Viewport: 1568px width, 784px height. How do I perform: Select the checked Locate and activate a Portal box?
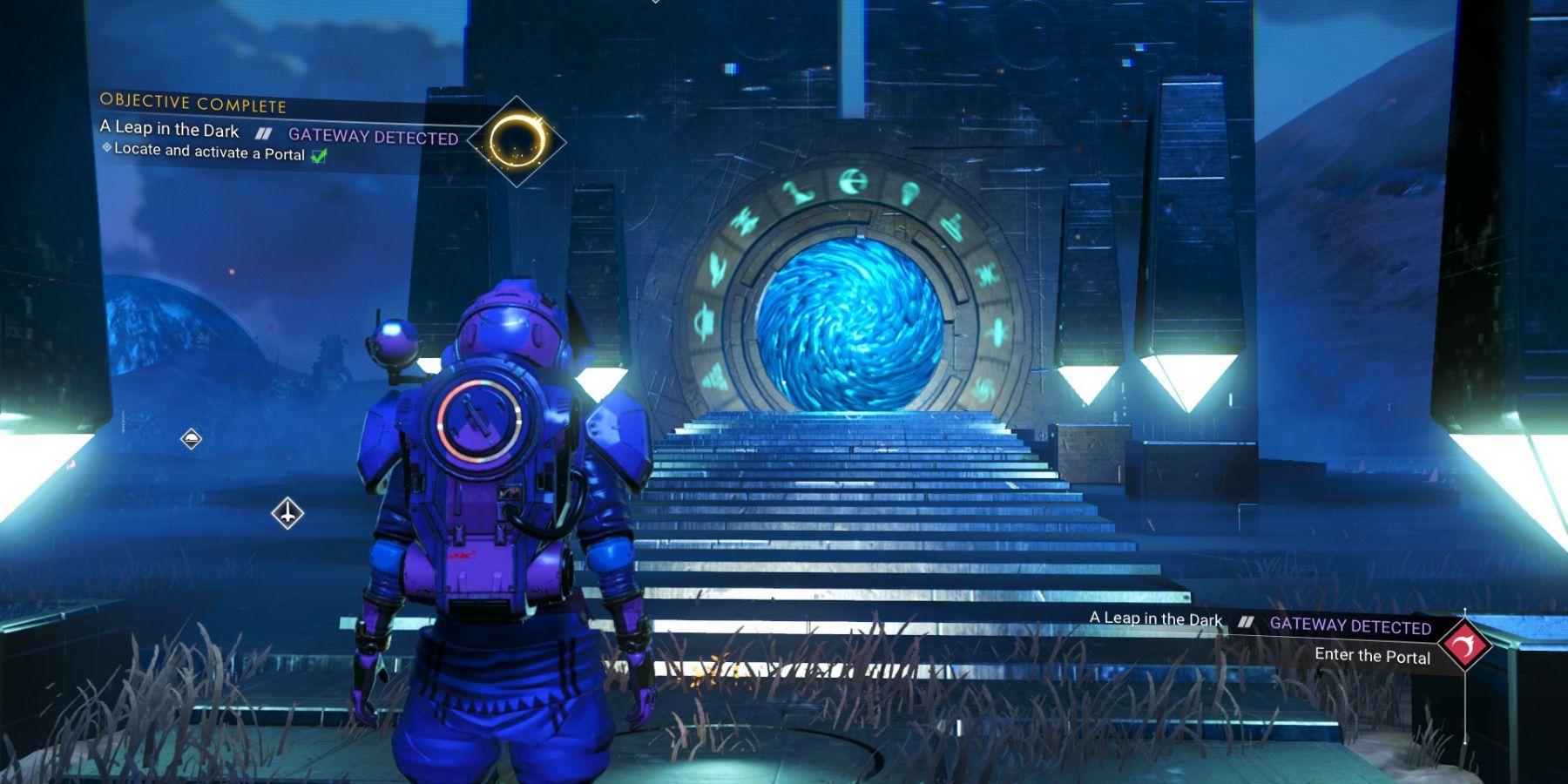pyautogui.click(x=320, y=156)
